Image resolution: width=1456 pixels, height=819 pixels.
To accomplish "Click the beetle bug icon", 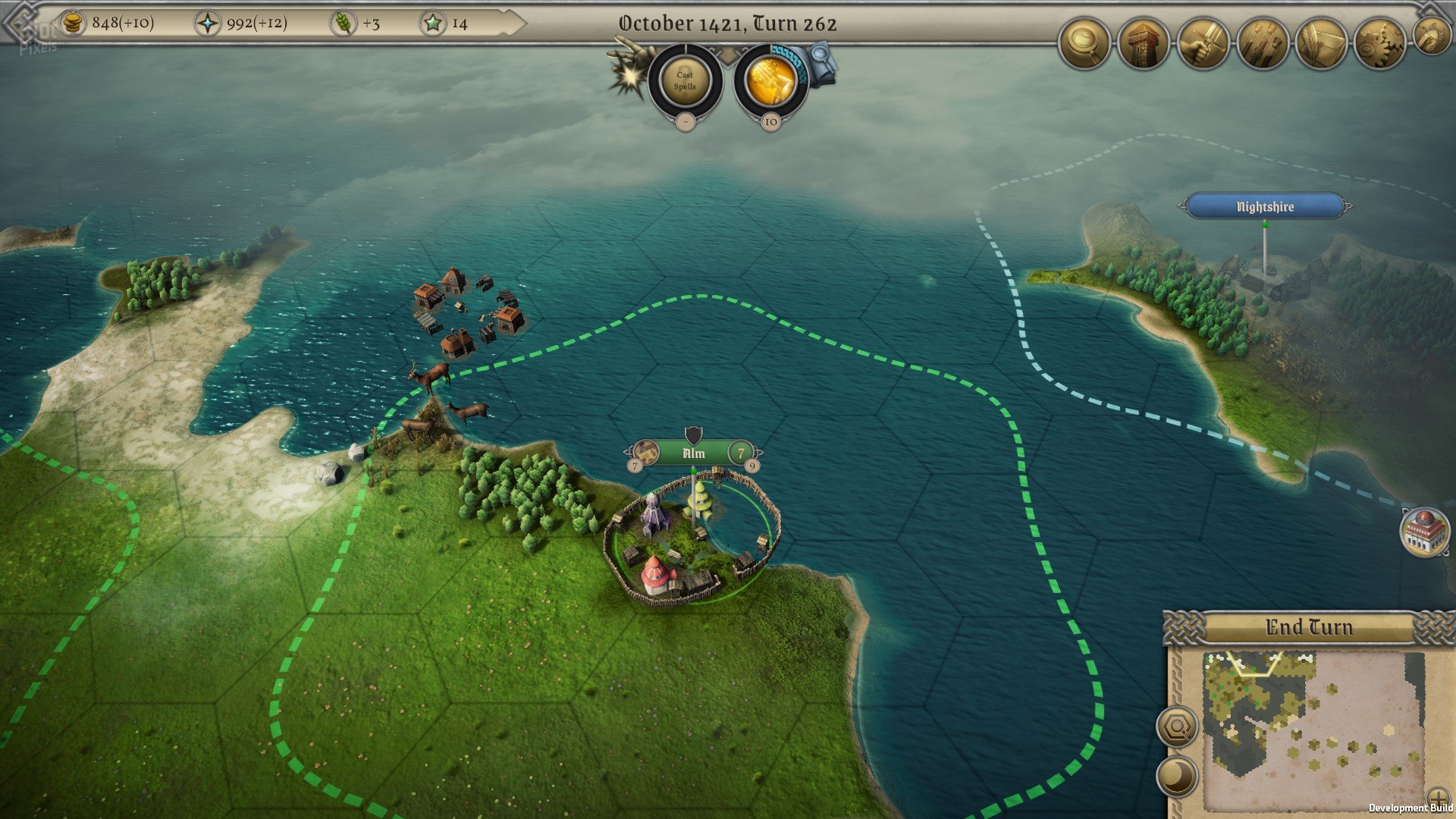I will point(1432,36).
